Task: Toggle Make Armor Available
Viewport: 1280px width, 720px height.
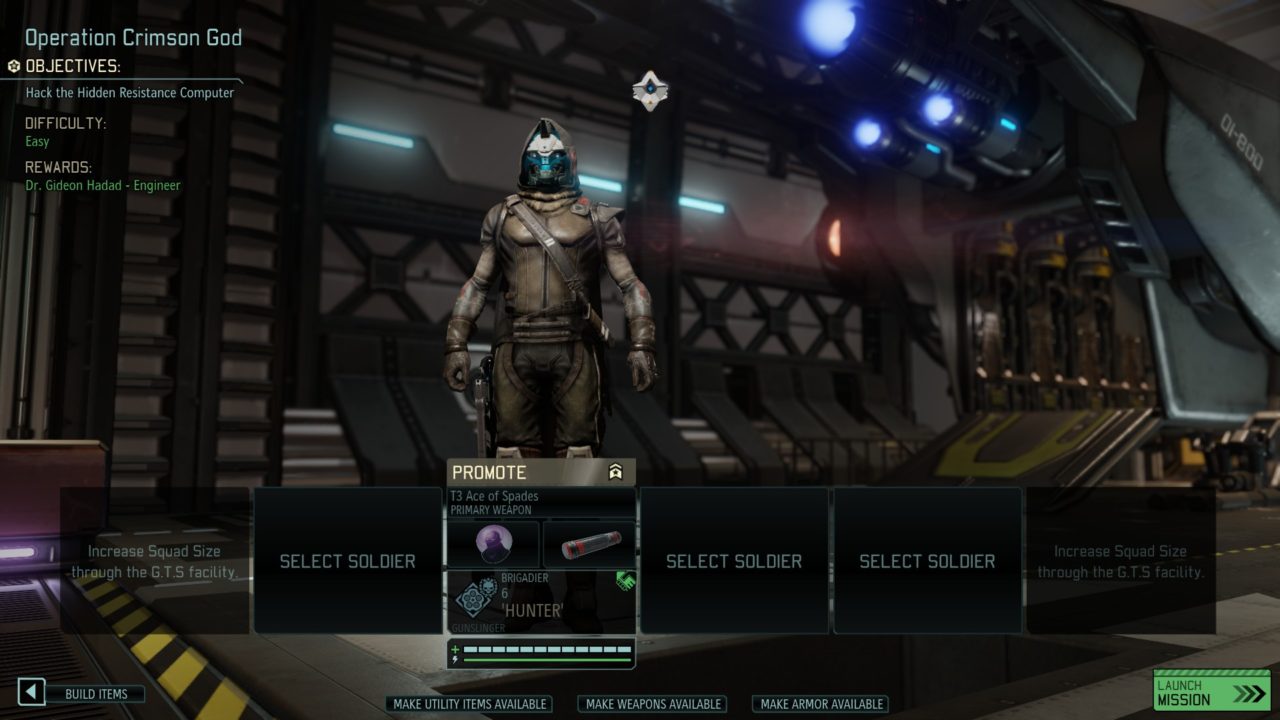Action: tap(820, 704)
